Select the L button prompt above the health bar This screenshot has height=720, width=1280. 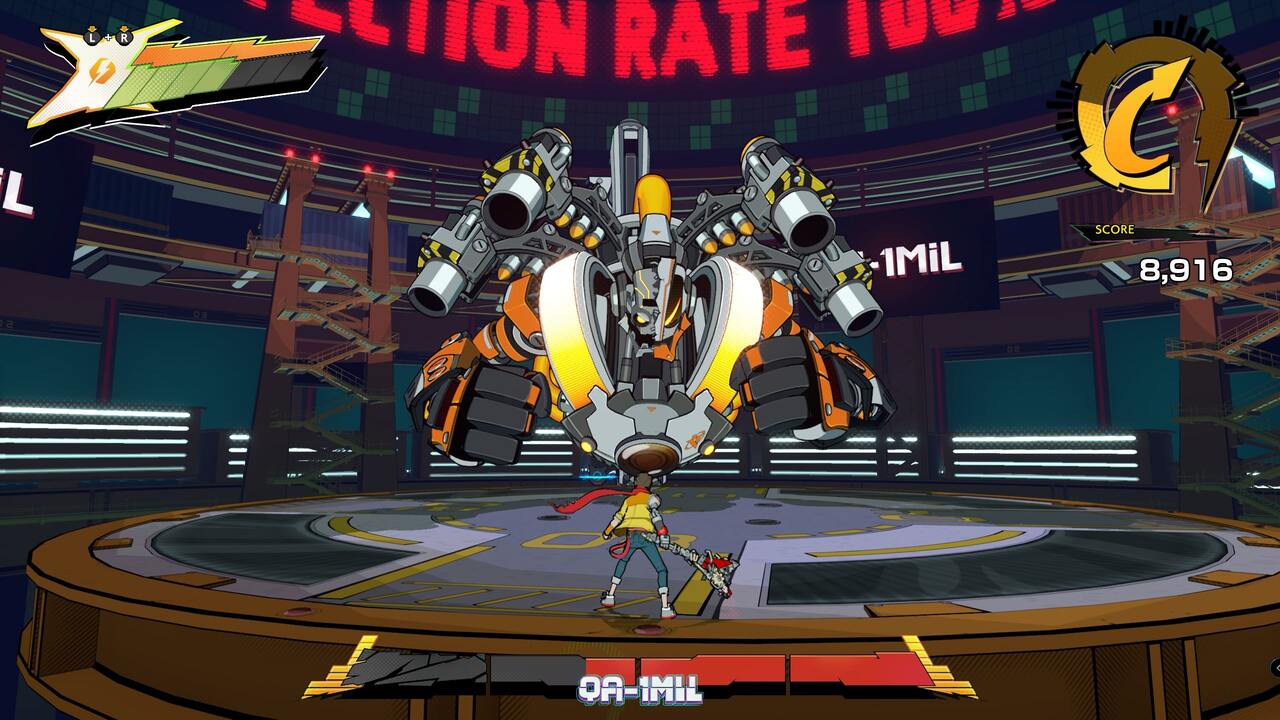point(91,36)
